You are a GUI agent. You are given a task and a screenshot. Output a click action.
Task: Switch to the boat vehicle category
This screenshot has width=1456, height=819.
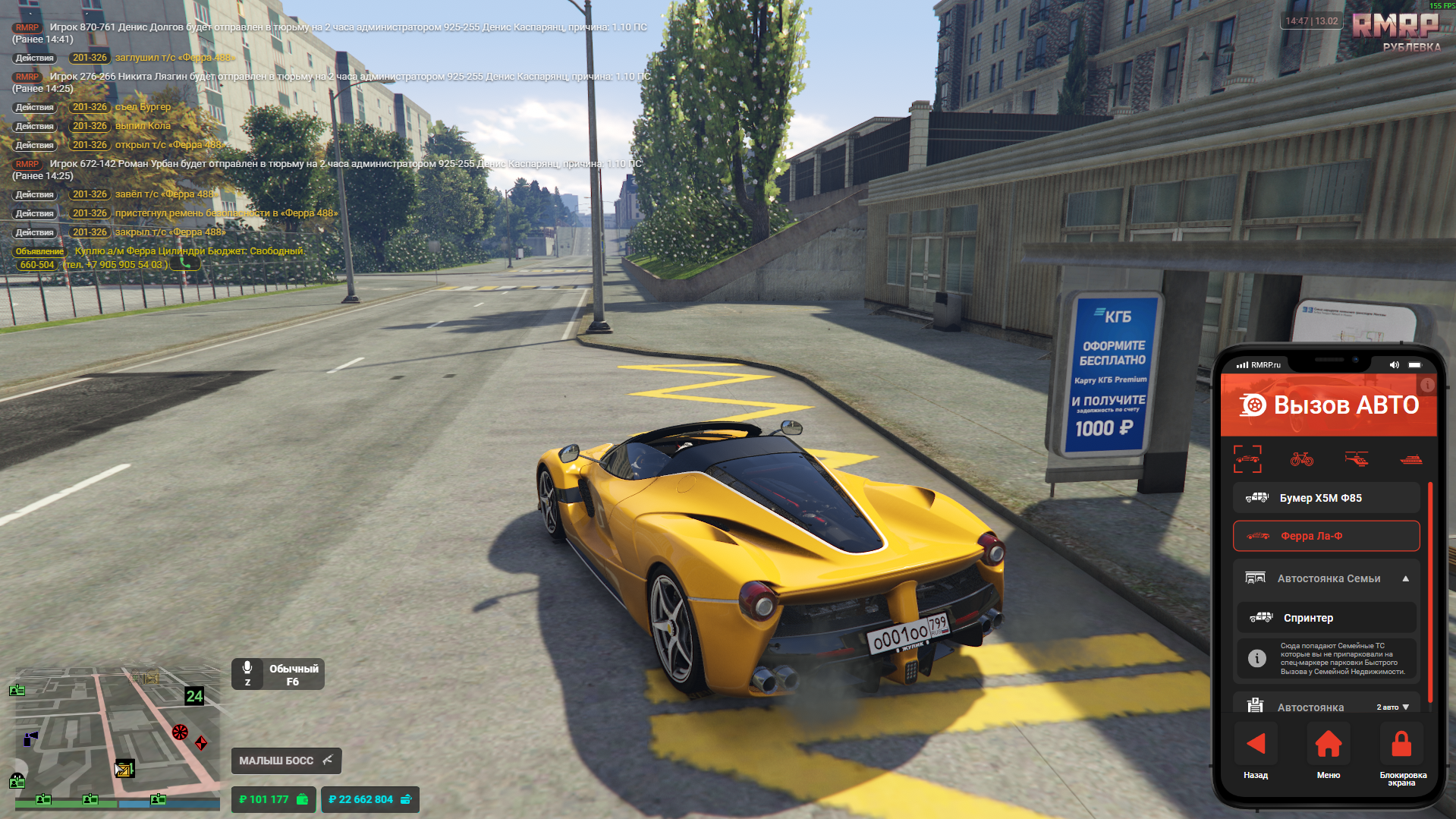coord(1410,458)
